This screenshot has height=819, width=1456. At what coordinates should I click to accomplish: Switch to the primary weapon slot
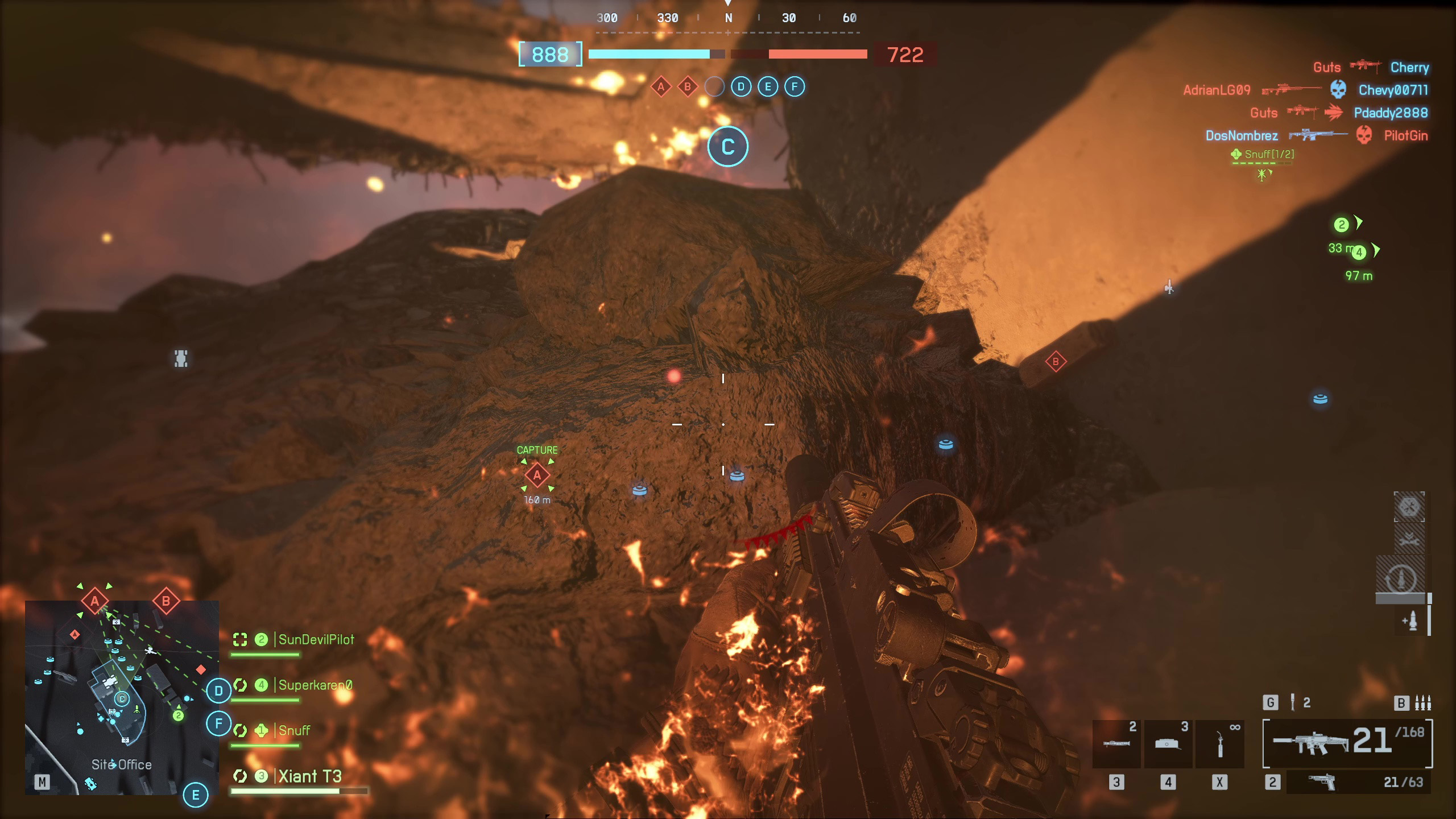tap(1347, 743)
